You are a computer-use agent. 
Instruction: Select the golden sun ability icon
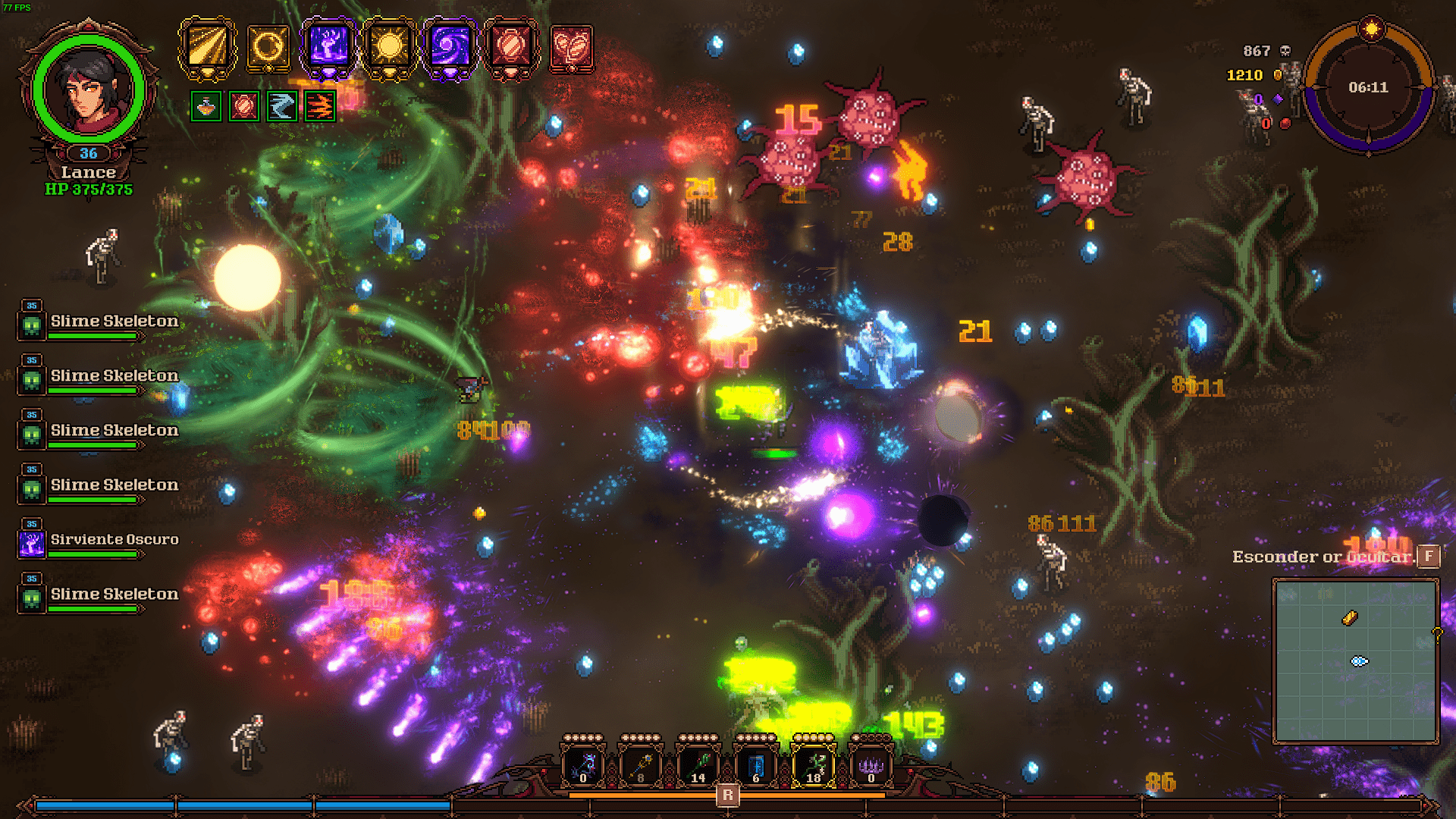tap(389, 47)
